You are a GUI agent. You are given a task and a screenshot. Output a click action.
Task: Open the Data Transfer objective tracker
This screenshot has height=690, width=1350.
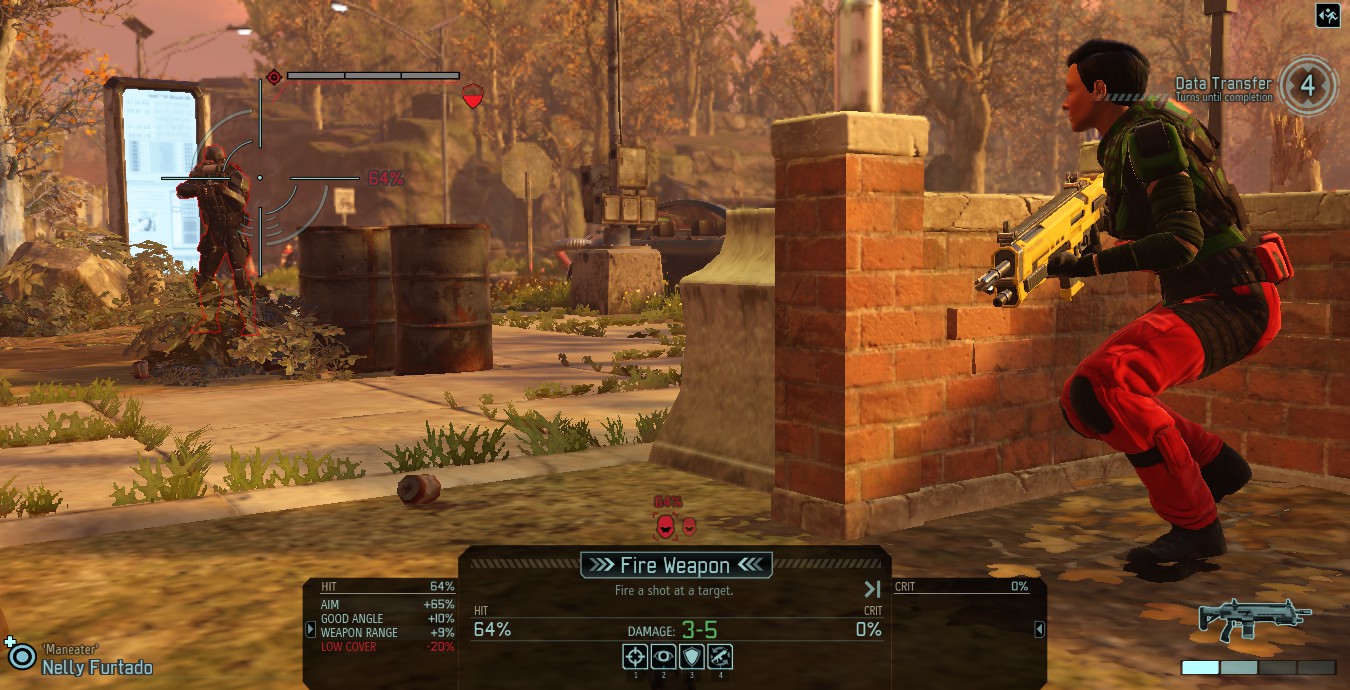(1308, 84)
